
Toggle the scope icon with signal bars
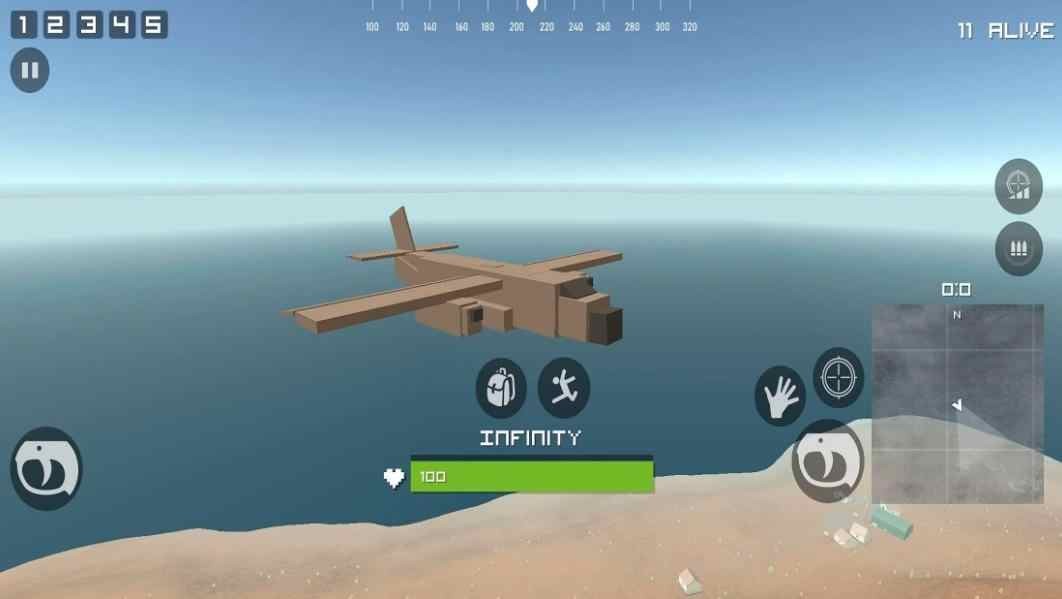[x=1018, y=186]
